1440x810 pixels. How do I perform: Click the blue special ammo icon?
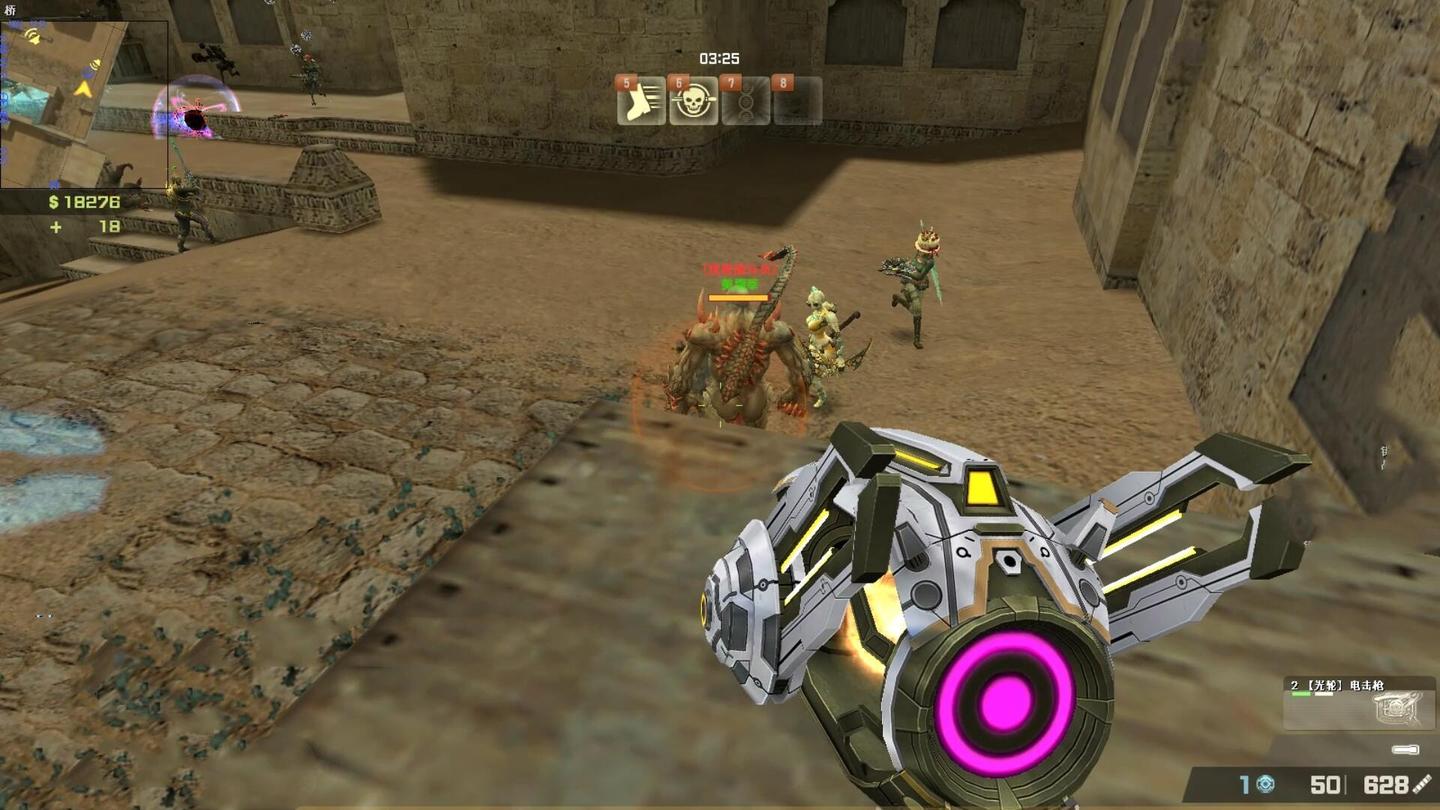[x=1265, y=785]
